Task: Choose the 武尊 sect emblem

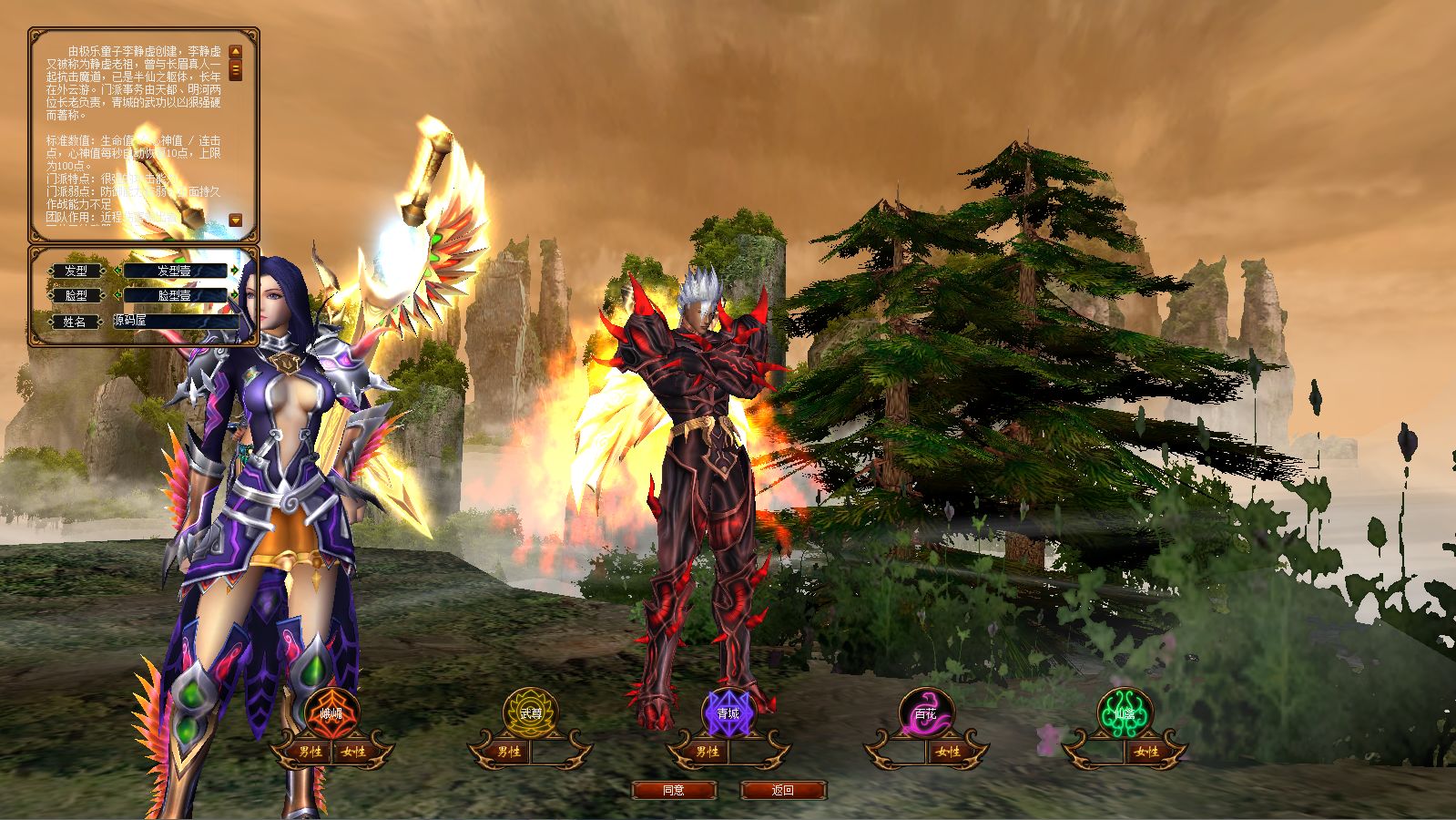Action: tap(530, 713)
